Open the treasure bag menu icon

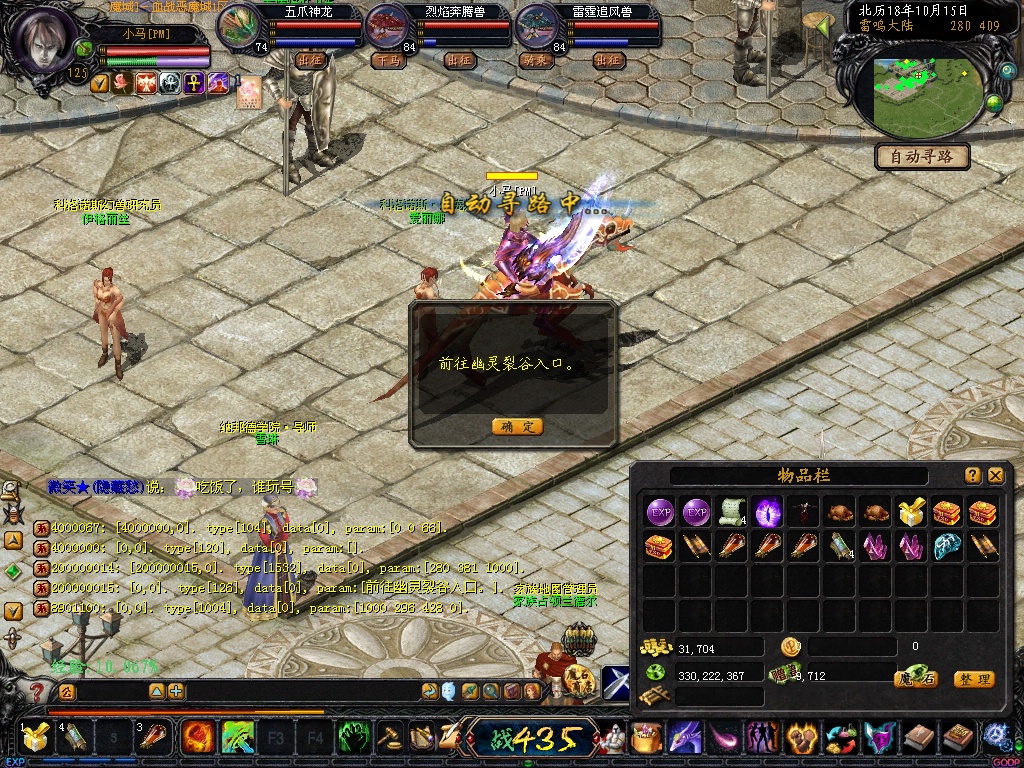point(644,739)
